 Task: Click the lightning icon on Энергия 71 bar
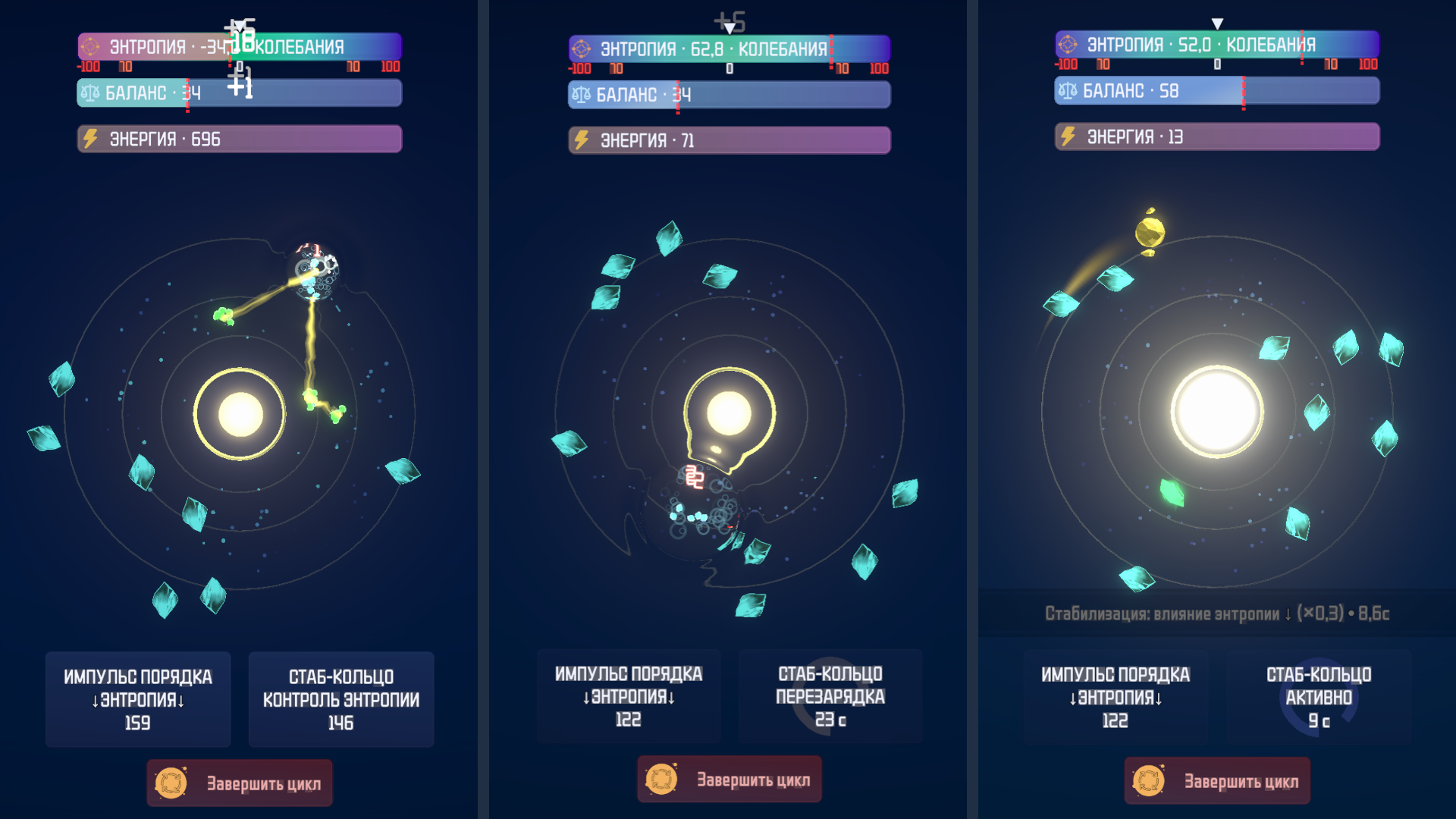(x=582, y=140)
